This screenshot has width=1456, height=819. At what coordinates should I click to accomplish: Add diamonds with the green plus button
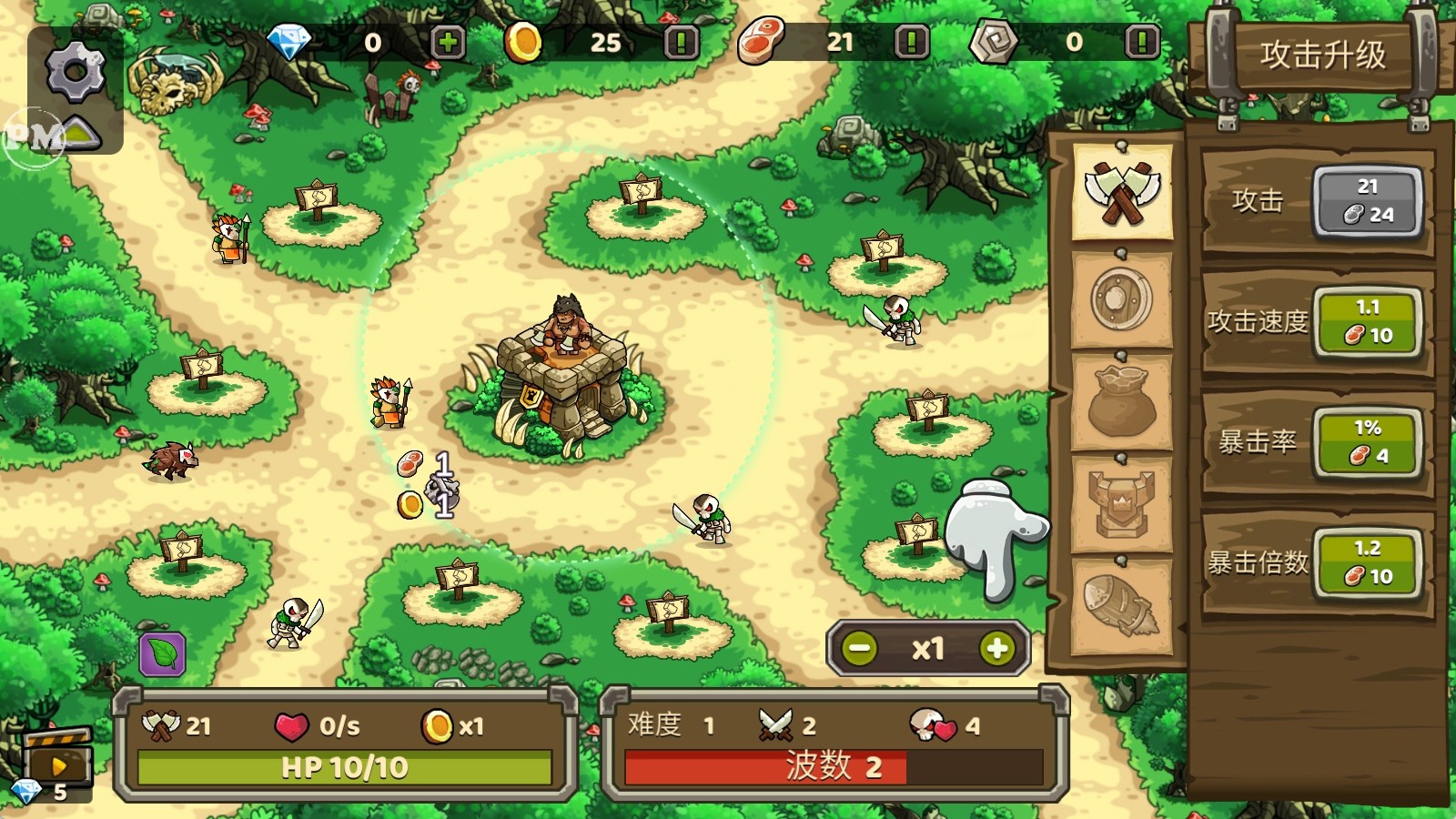pos(447,43)
